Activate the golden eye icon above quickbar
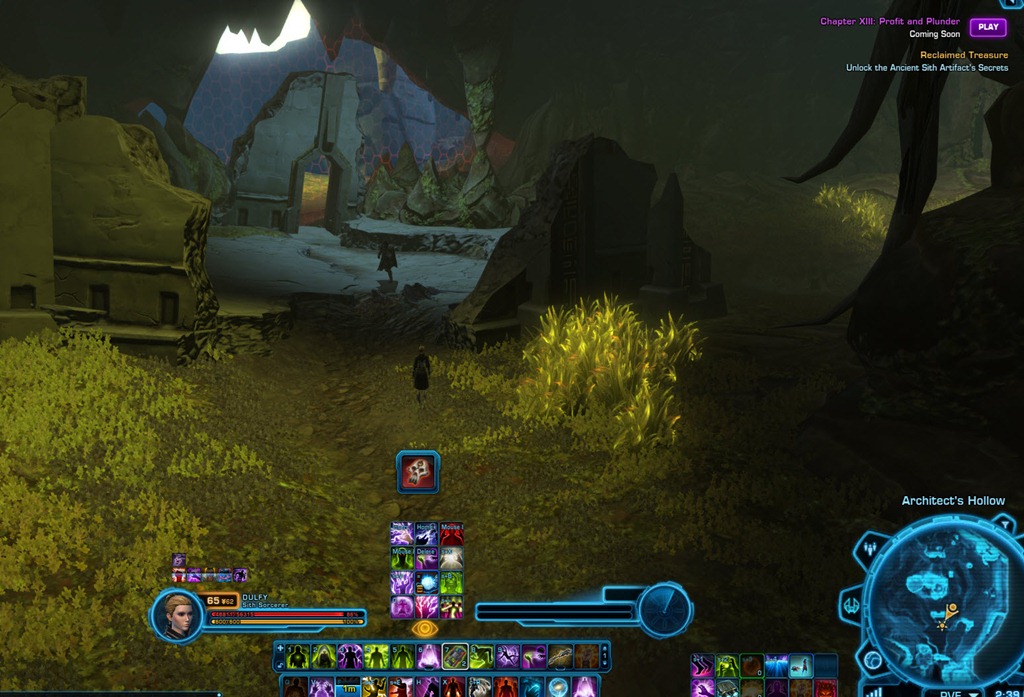Screen dimensions: 1024x697 point(425,628)
